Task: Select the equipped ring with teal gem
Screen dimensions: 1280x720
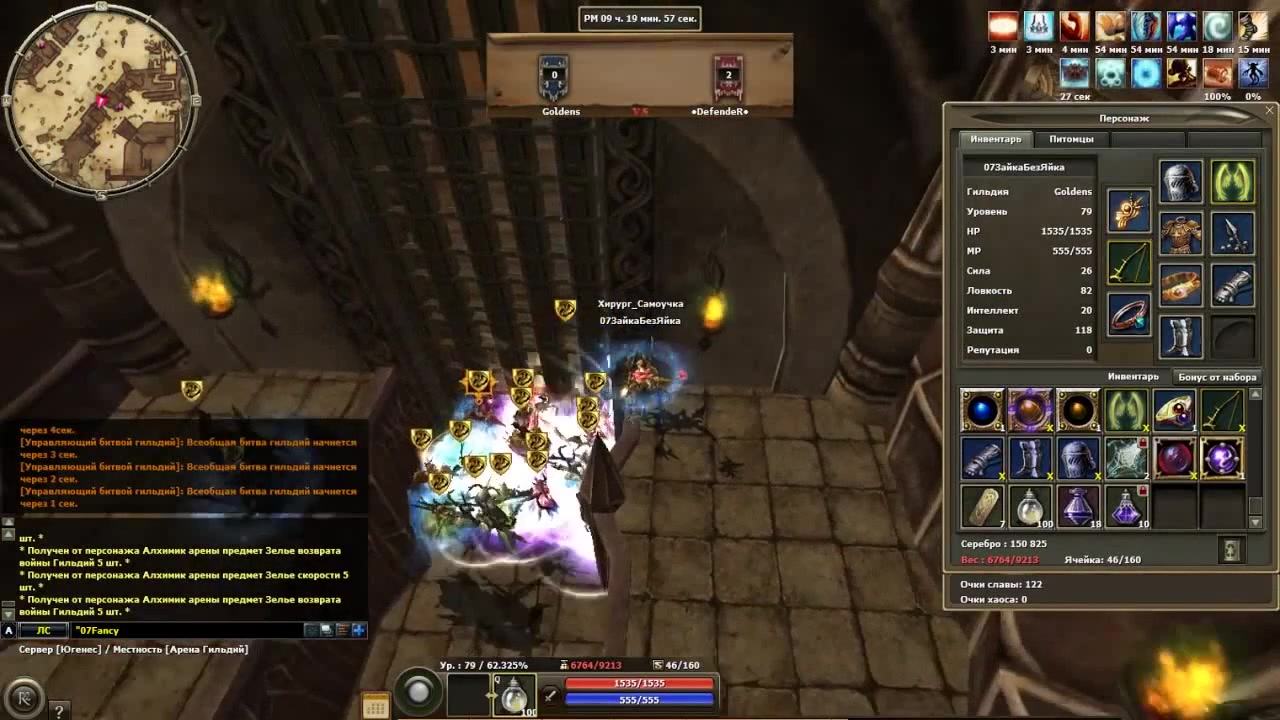Action: [1129, 314]
